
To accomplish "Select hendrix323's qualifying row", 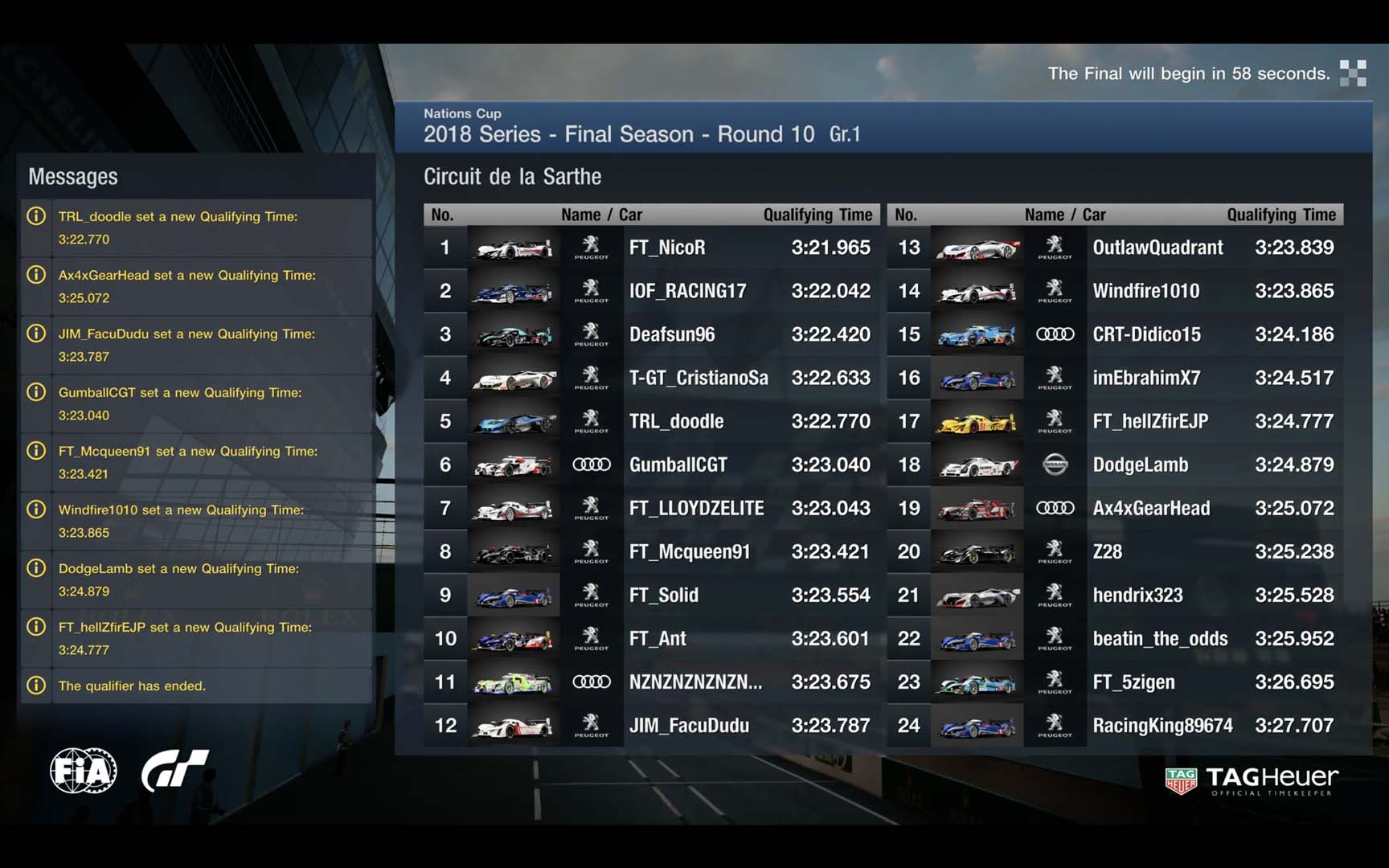I will pos(1137,595).
